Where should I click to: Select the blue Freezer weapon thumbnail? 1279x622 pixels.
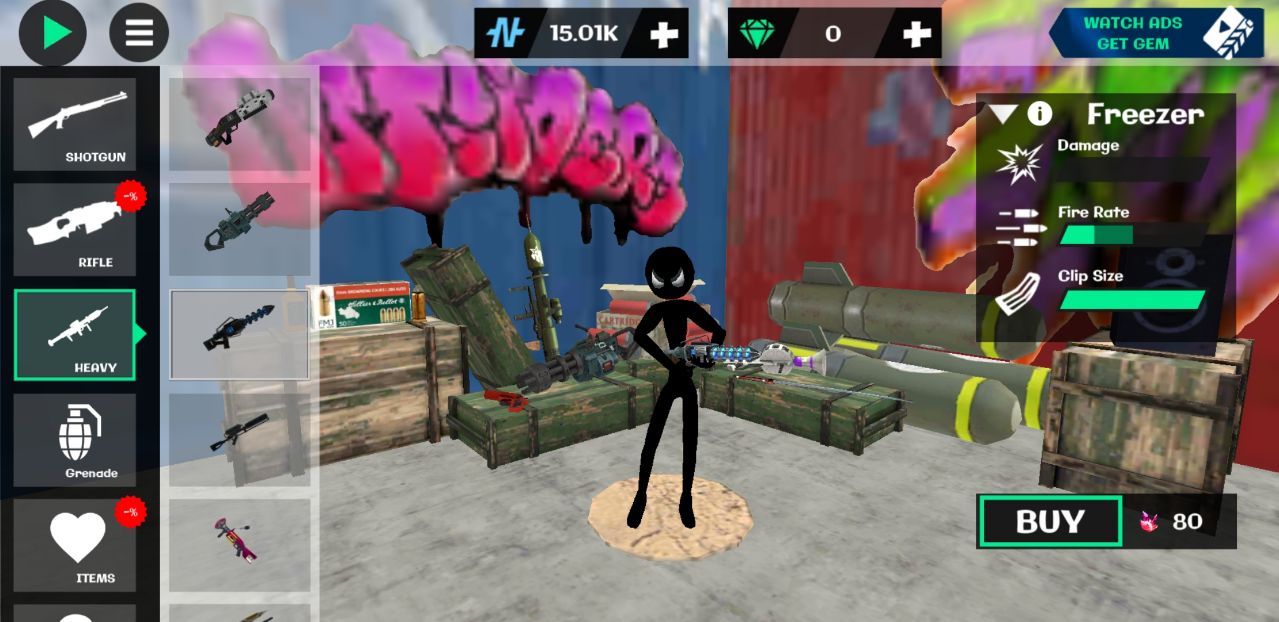[239, 334]
